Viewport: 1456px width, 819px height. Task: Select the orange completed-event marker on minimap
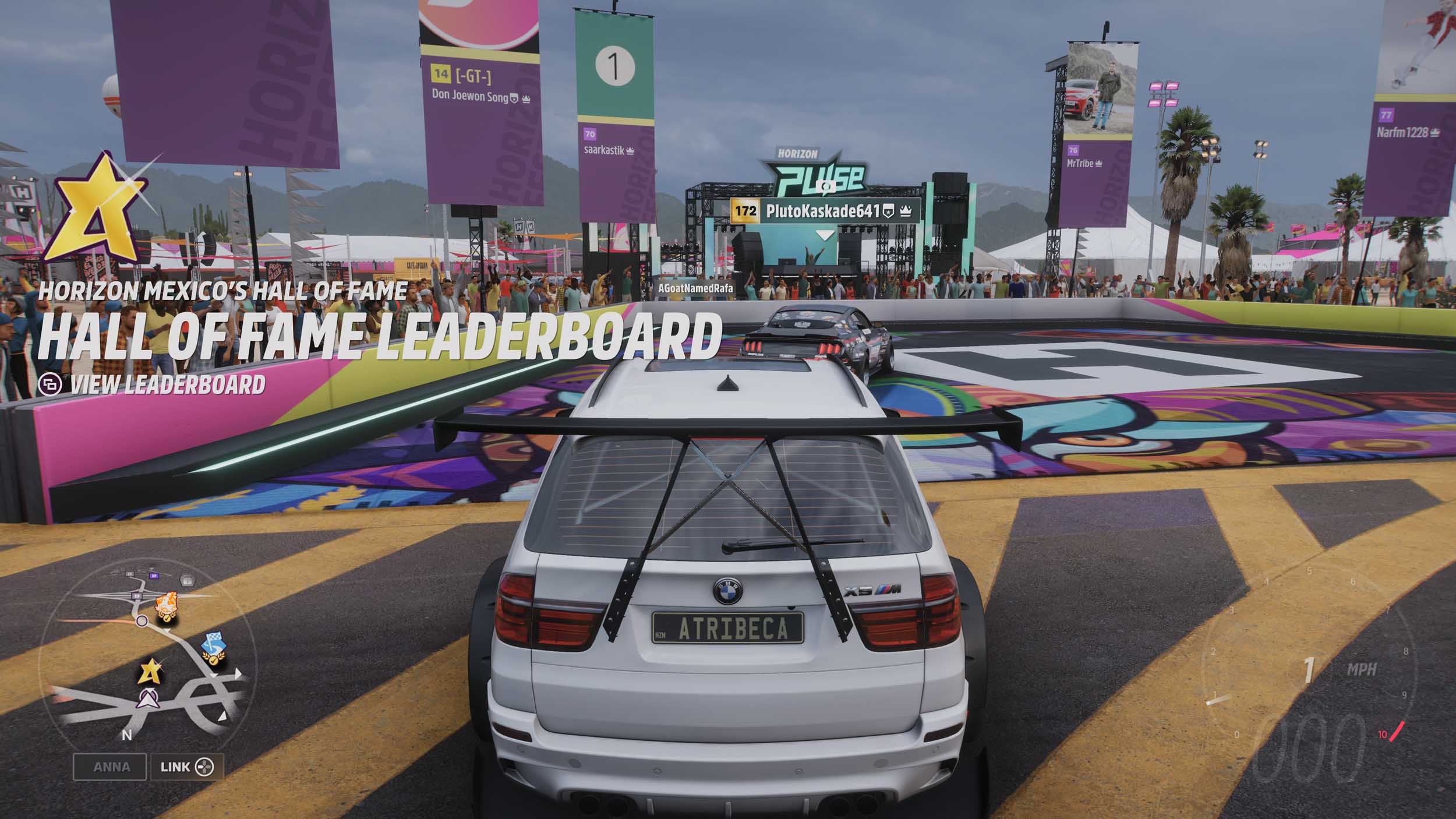[166, 606]
